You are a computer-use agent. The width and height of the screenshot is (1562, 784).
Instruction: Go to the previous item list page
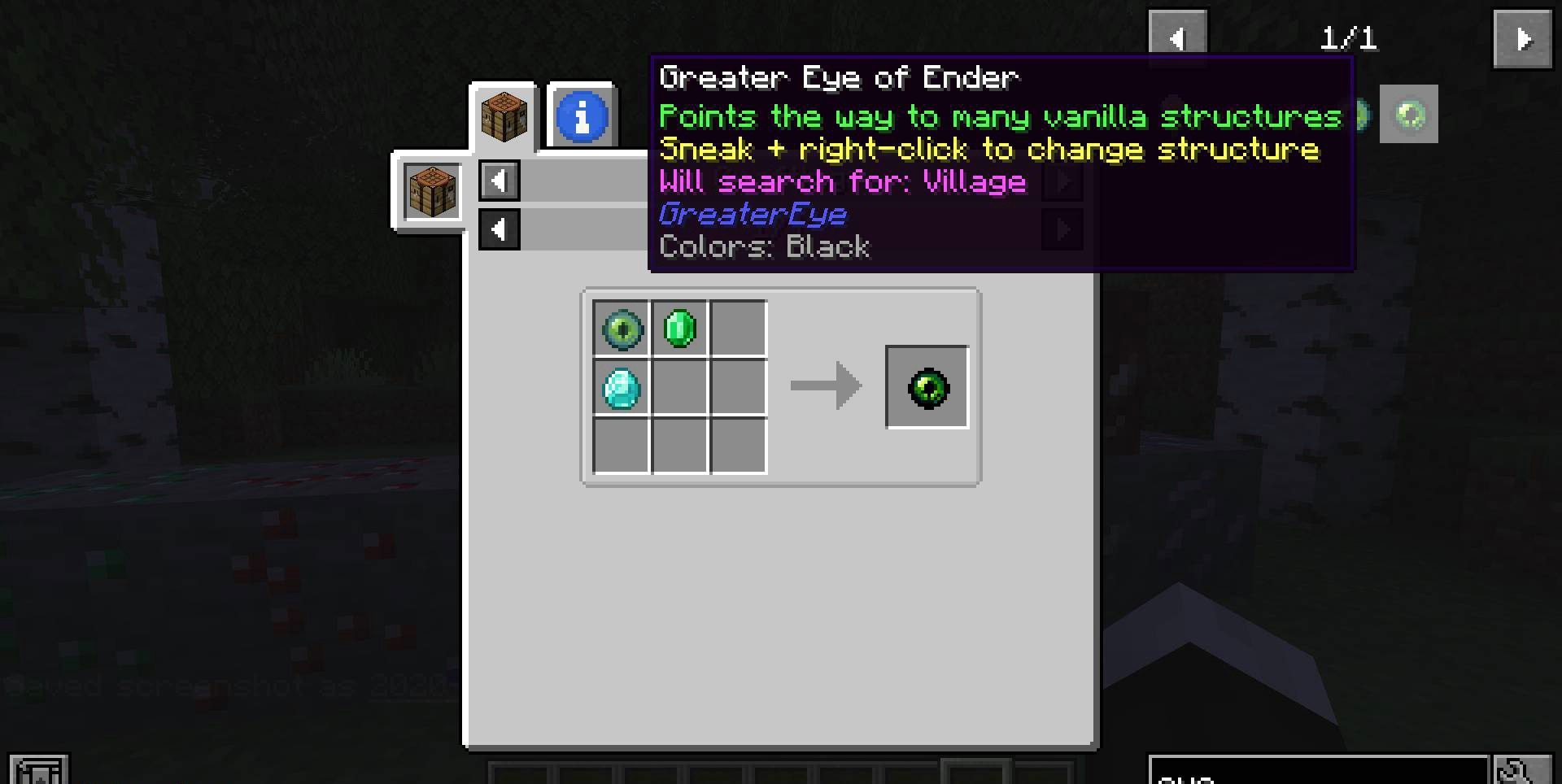coord(1177,38)
